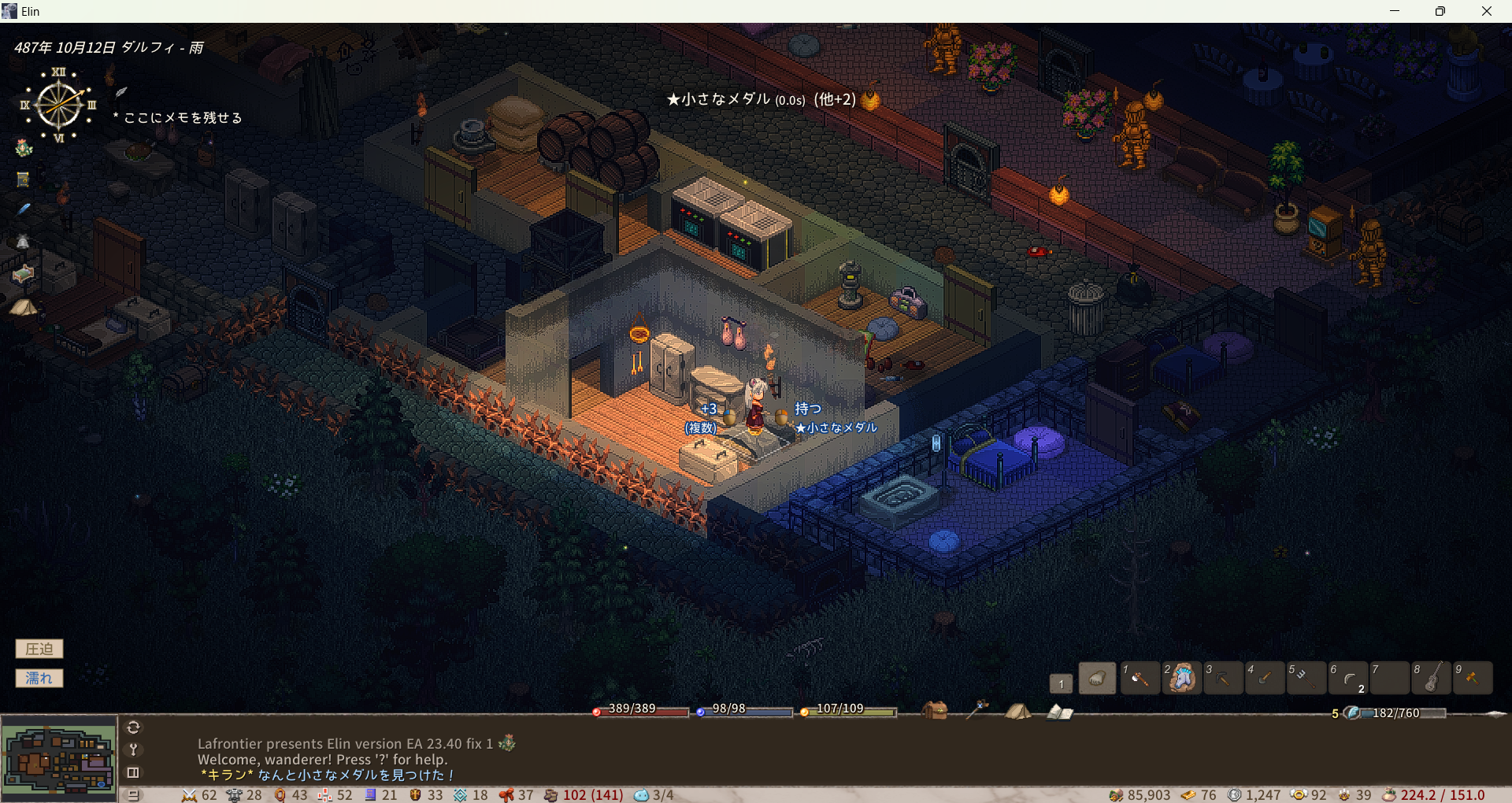The image size is (1512, 803).
Task: Close the Elin game window
Action: coord(1486,11)
